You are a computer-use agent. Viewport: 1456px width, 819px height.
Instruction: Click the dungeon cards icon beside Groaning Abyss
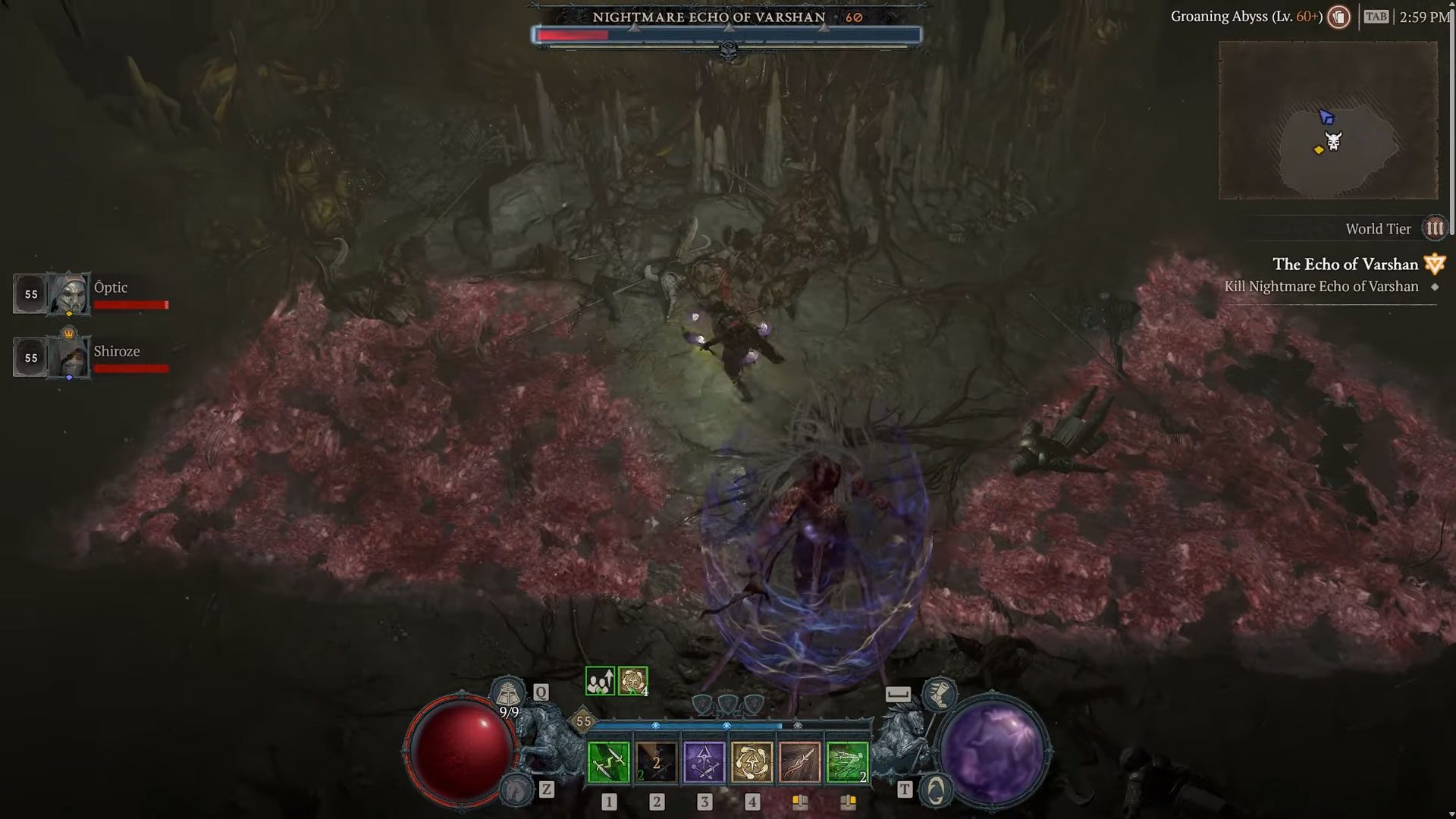1339,17
